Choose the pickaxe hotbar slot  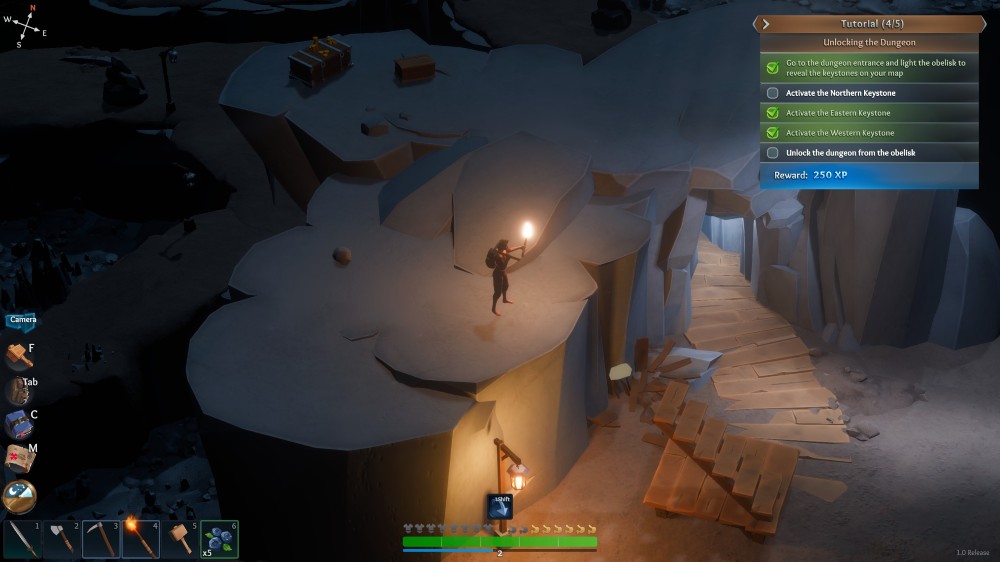click(102, 540)
